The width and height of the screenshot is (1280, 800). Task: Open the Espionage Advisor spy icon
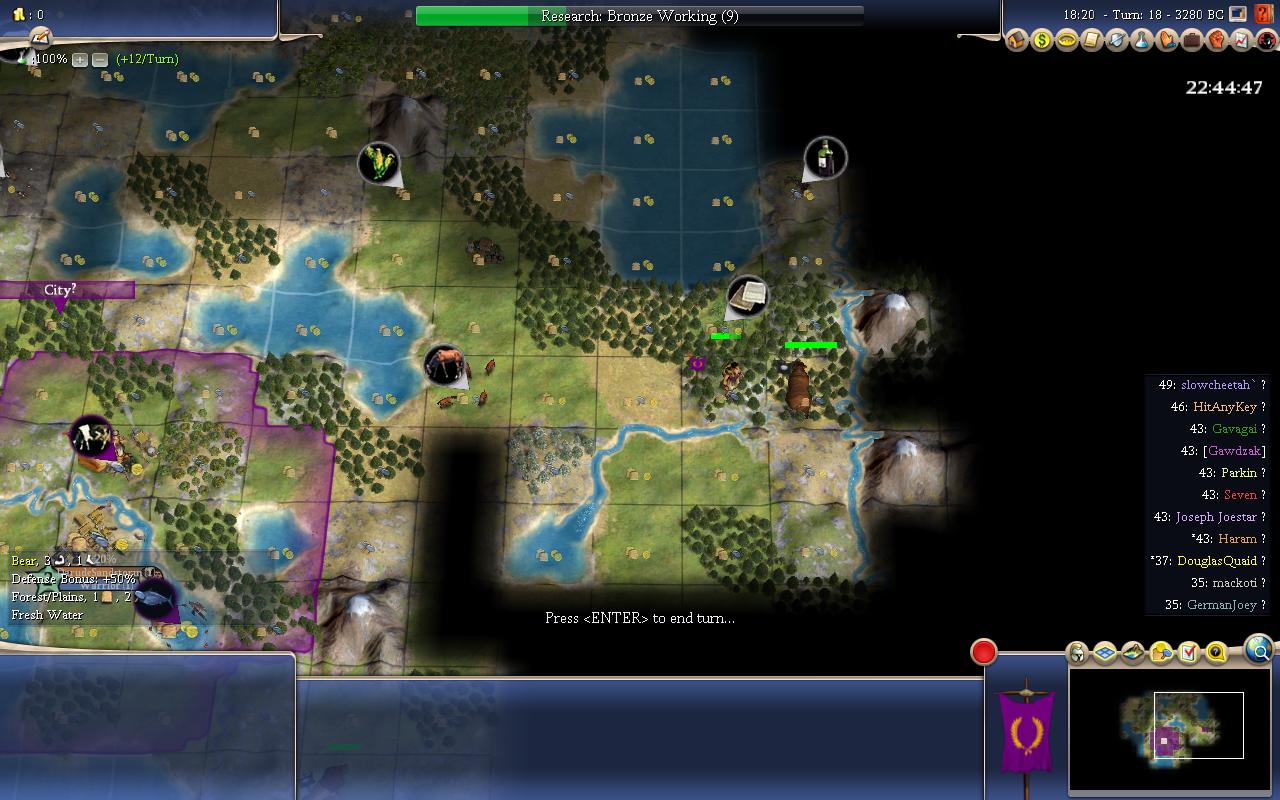coord(1267,41)
